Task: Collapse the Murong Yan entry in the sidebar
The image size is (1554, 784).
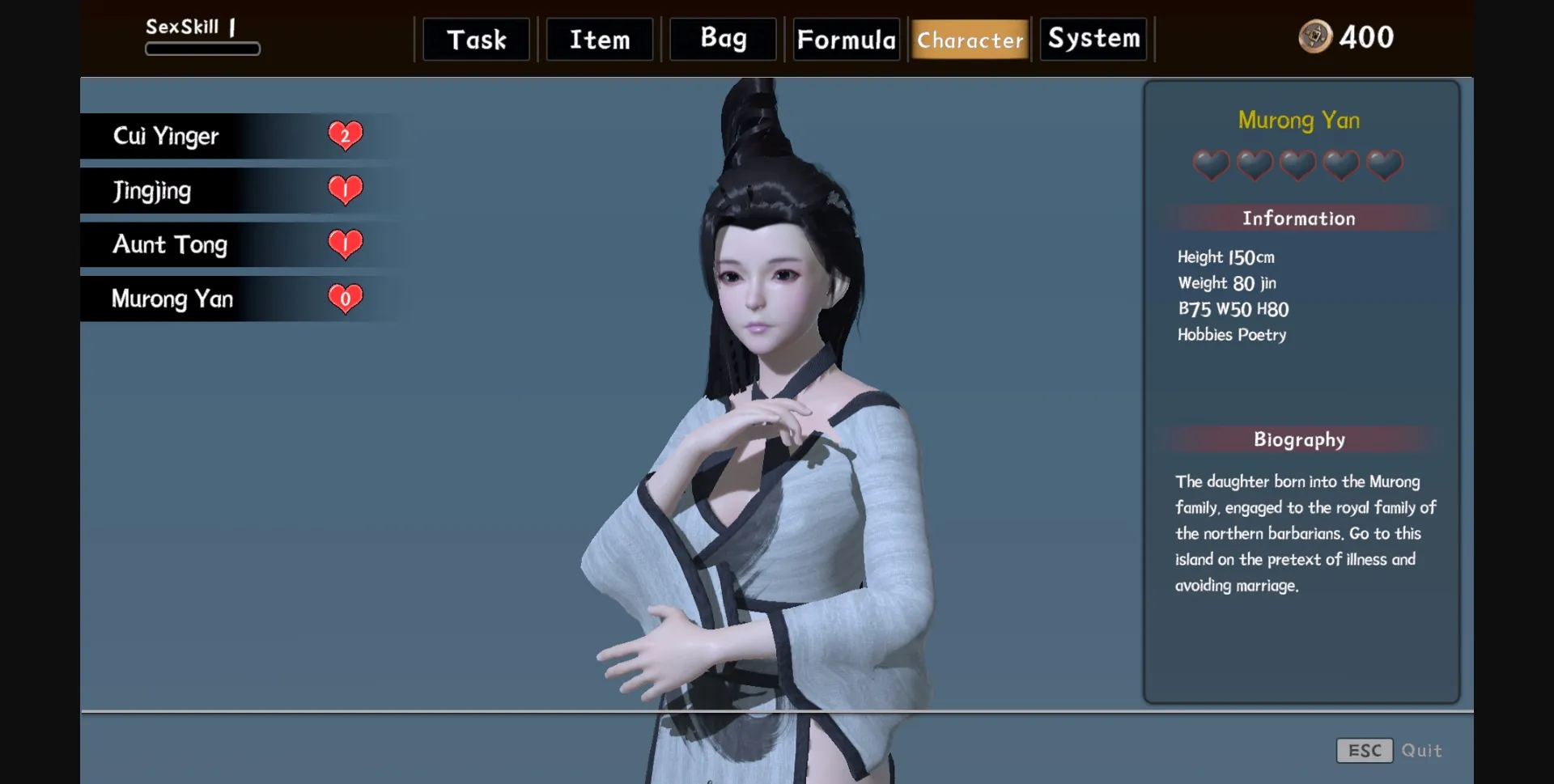Action: 174,299
